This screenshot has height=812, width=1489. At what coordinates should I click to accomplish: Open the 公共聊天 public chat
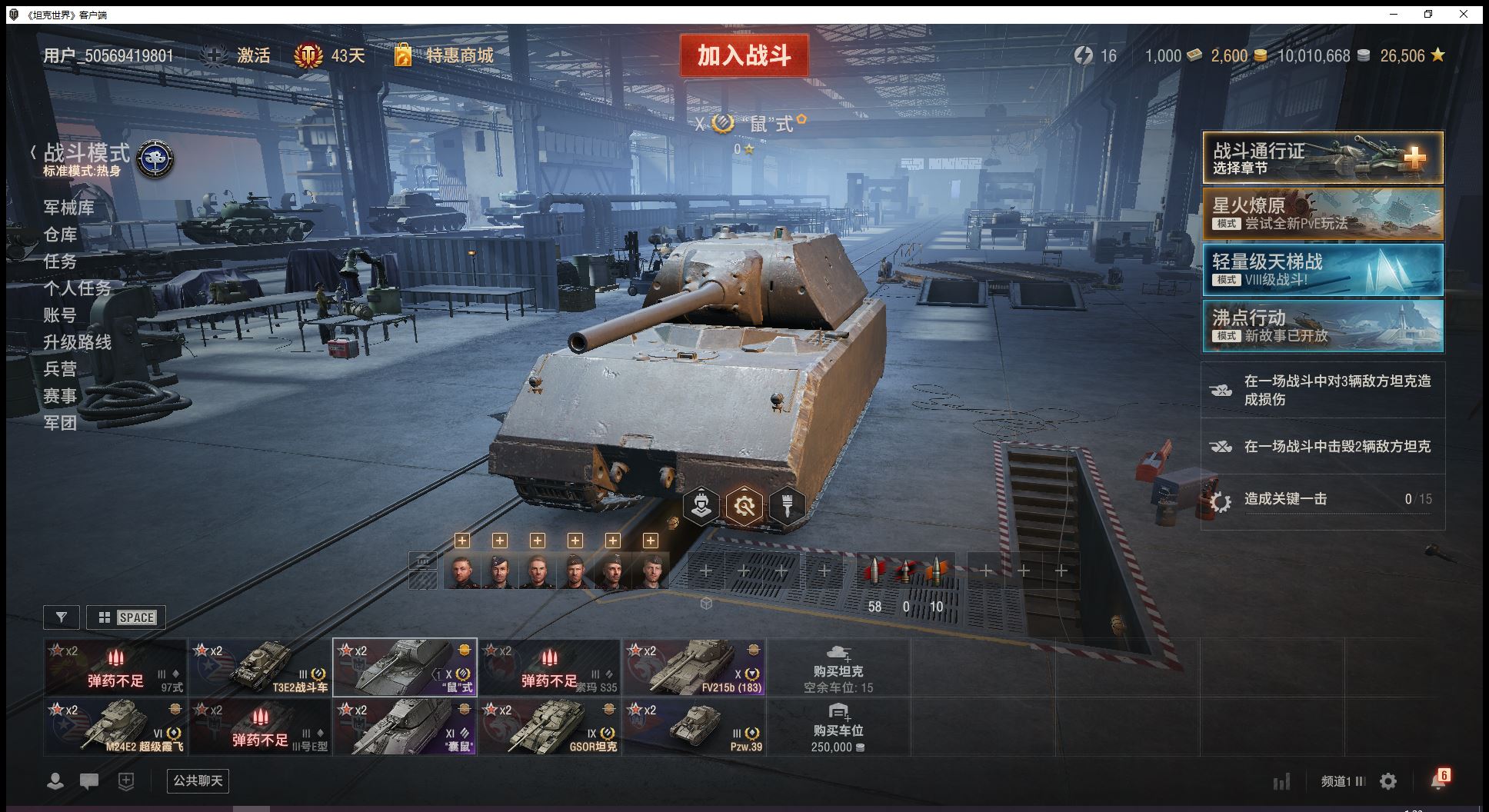point(198,781)
